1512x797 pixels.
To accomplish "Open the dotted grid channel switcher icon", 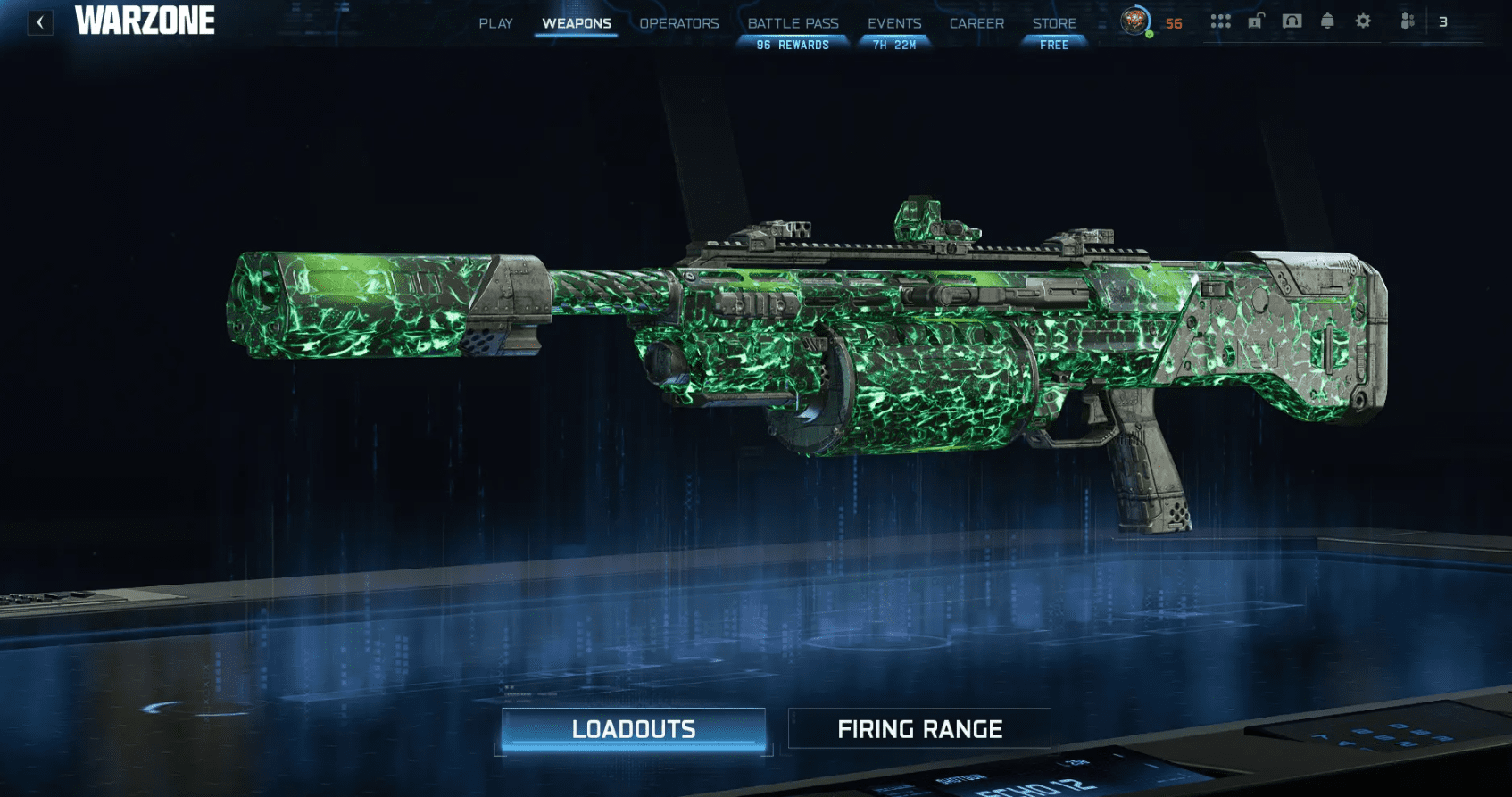I will (1220, 21).
